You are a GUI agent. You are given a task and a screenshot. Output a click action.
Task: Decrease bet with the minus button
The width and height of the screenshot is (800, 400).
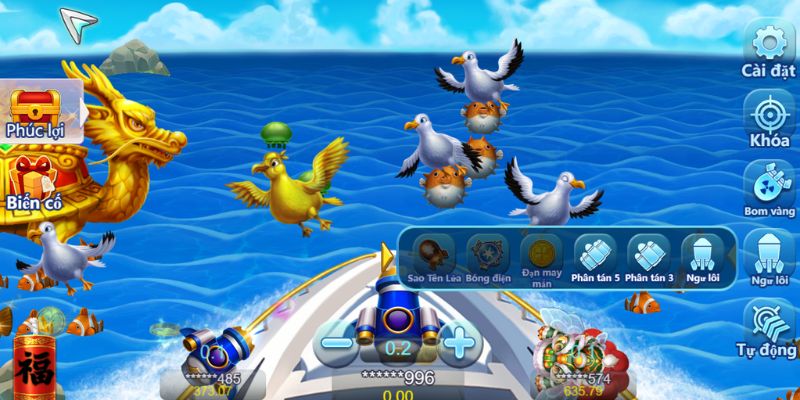pyautogui.click(x=338, y=345)
